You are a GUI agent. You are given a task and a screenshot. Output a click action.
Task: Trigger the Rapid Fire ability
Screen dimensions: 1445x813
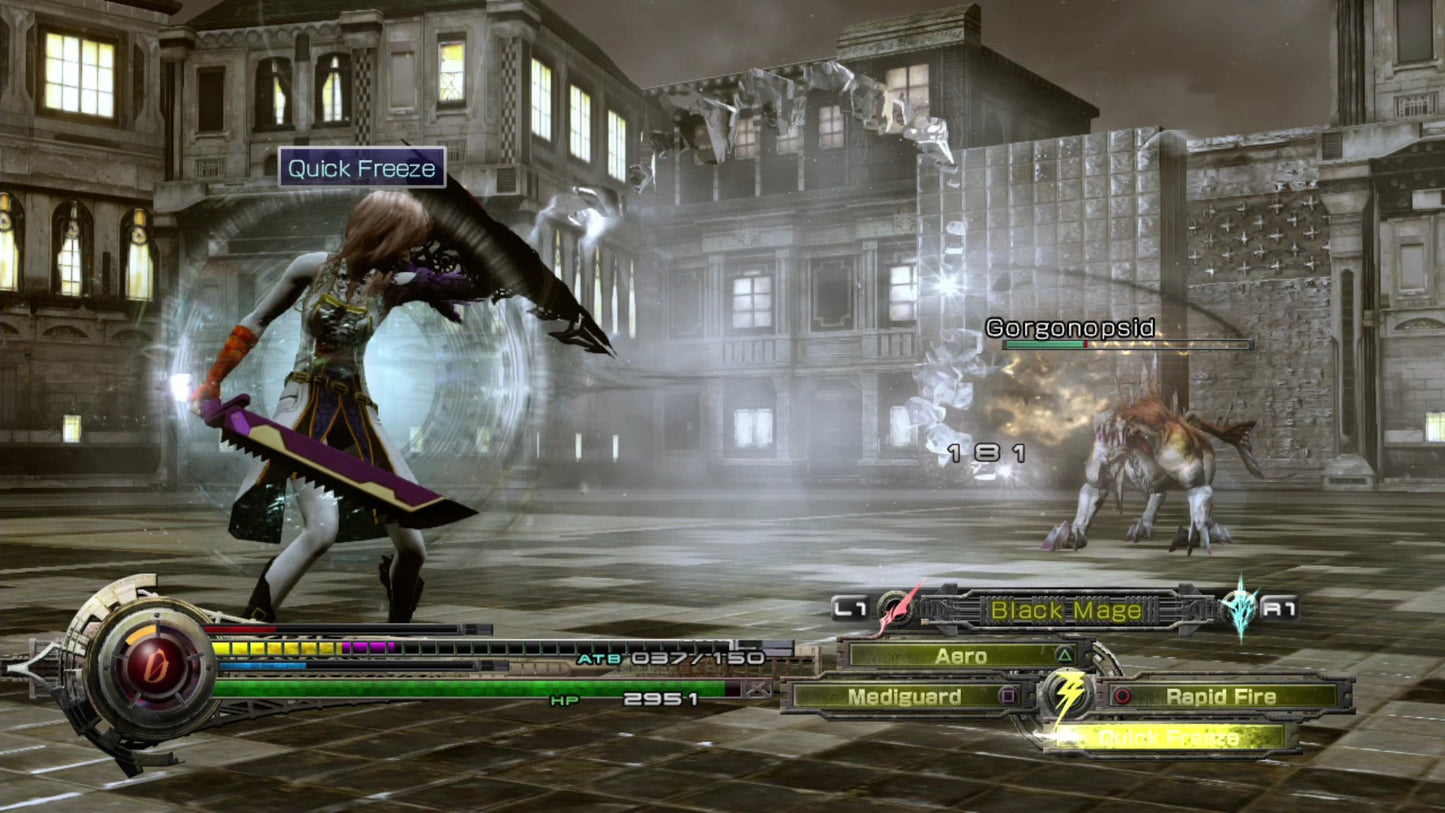(x=1221, y=696)
